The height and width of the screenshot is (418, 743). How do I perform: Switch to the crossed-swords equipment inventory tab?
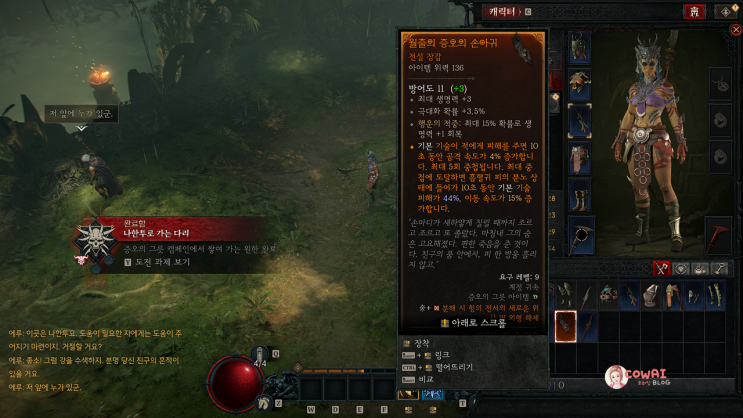pyautogui.click(x=661, y=268)
